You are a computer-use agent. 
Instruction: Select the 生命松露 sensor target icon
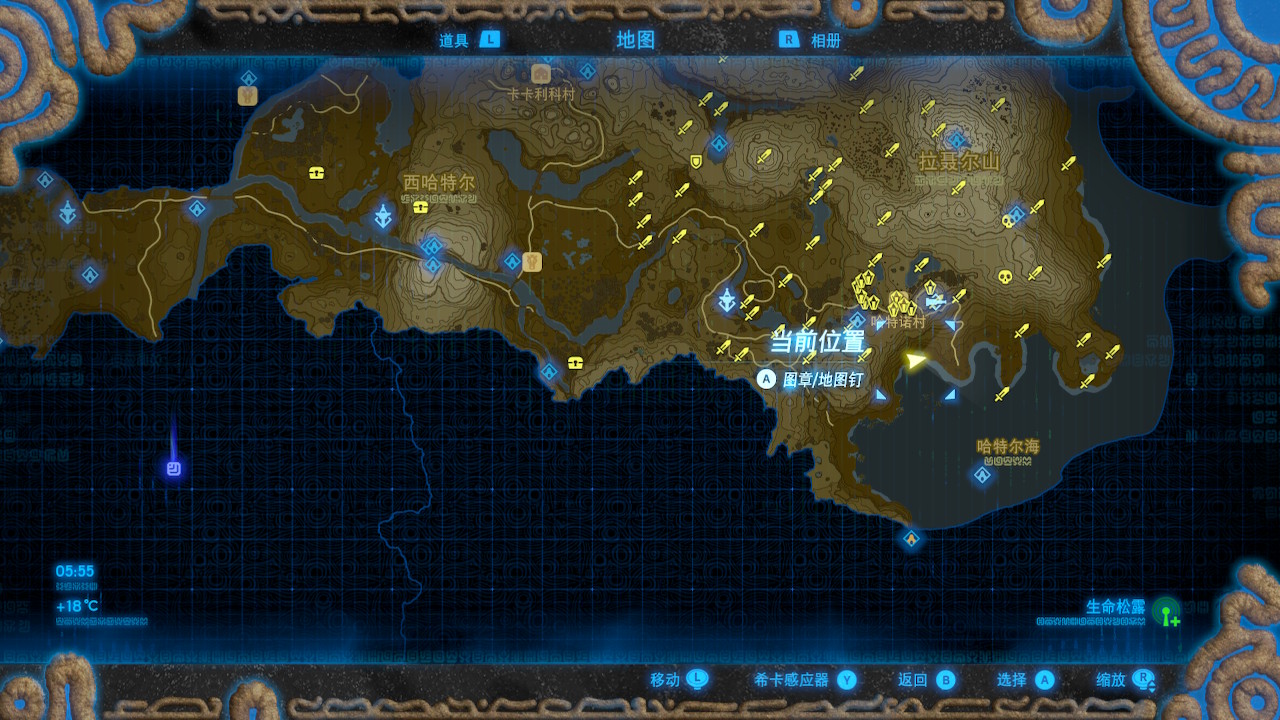(1166, 612)
